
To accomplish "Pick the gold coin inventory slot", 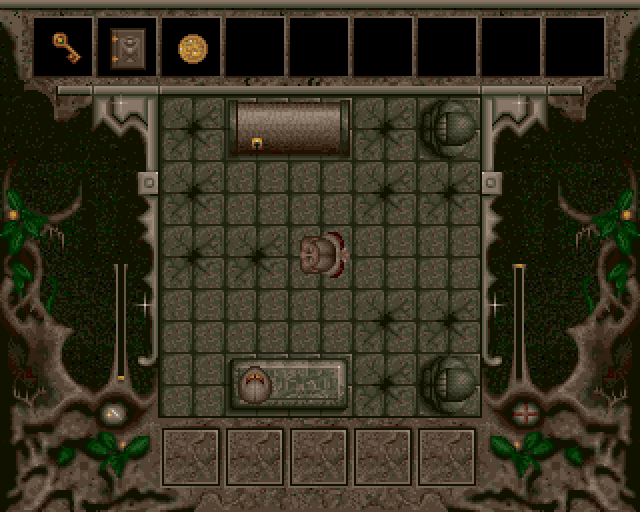I will (x=192, y=47).
